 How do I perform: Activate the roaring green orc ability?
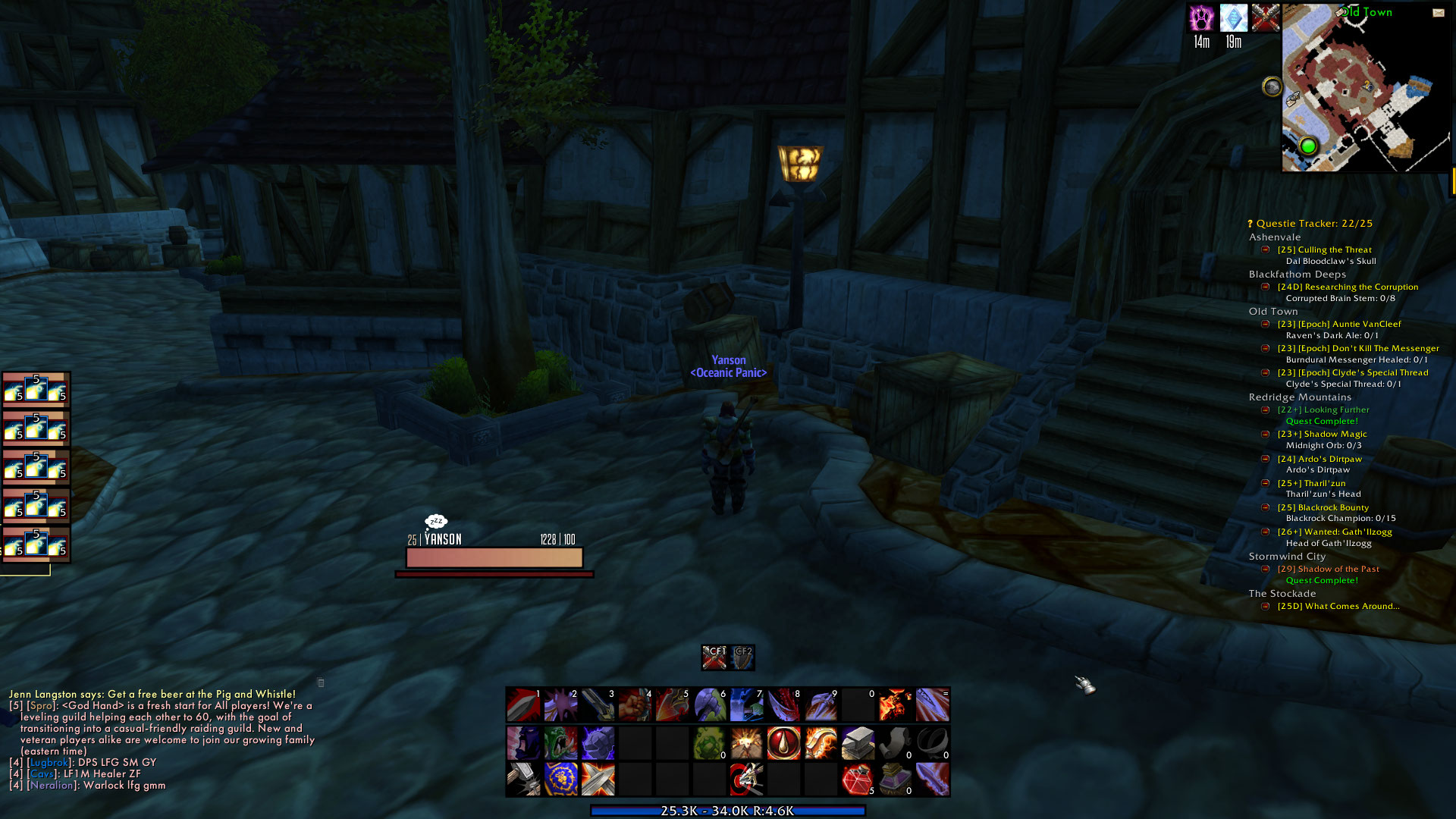(x=560, y=743)
